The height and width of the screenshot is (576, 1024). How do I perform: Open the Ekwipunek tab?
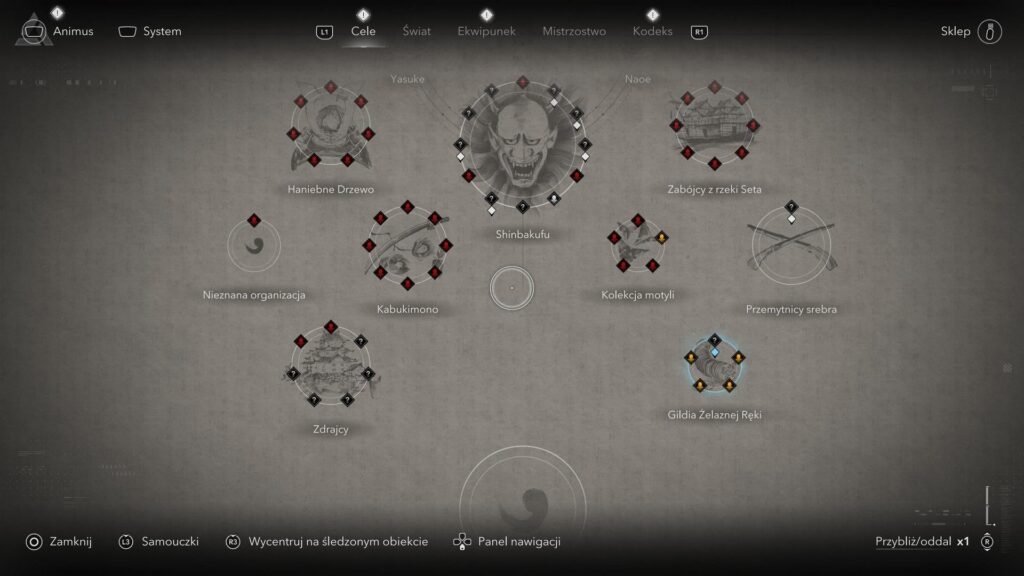point(486,31)
